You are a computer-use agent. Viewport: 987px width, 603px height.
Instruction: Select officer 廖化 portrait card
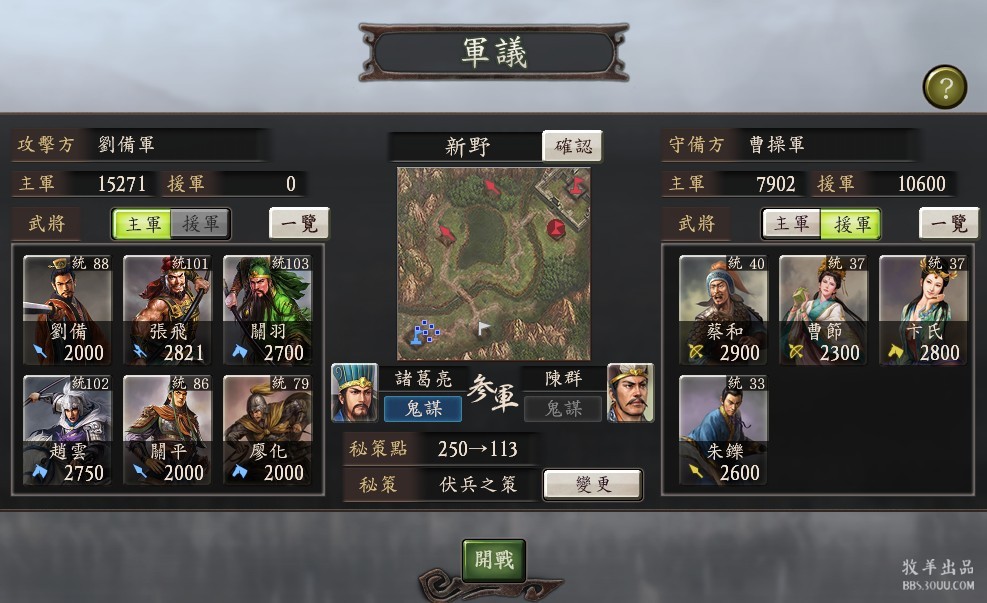point(267,430)
